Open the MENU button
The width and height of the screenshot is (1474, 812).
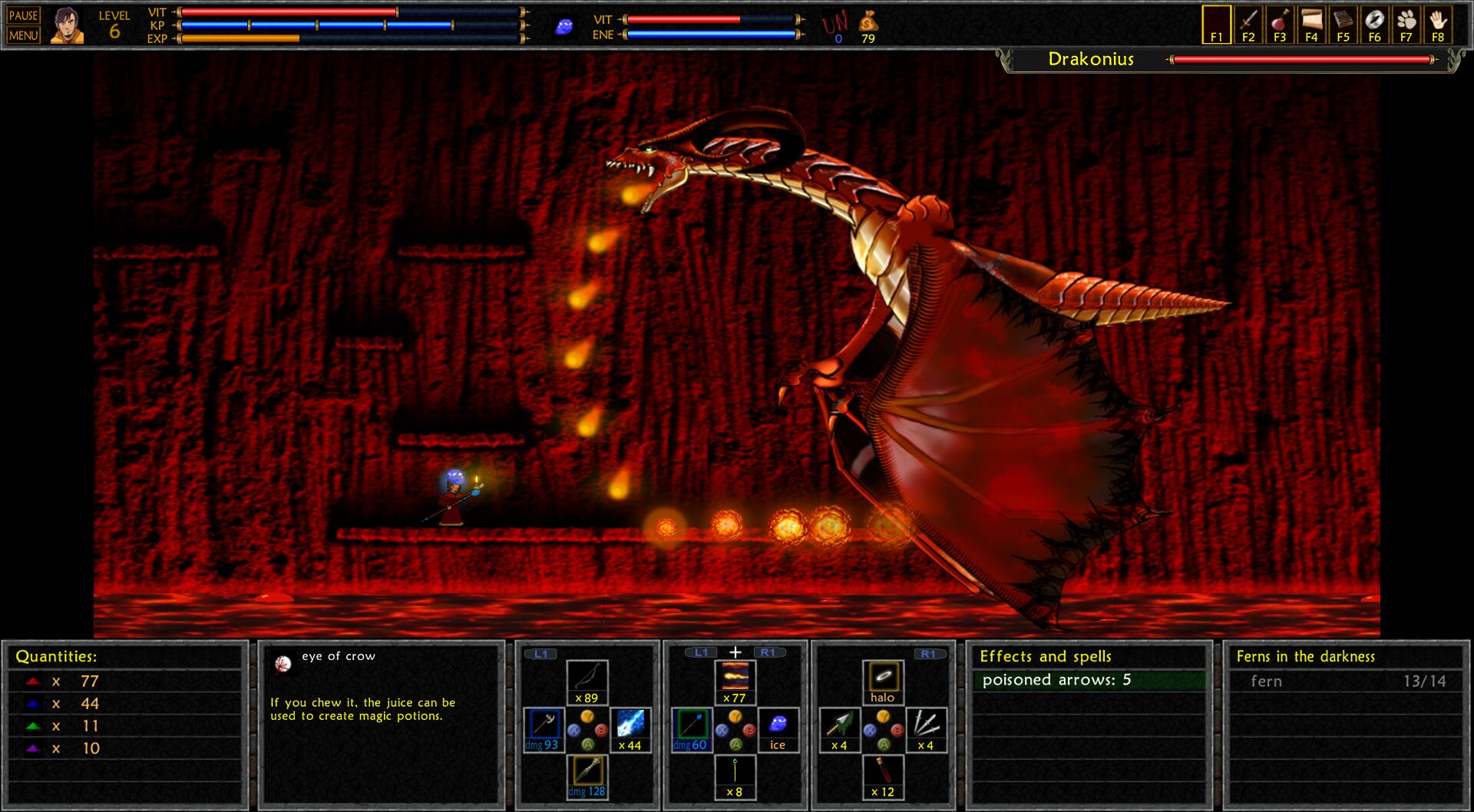(x=23, y=35)
